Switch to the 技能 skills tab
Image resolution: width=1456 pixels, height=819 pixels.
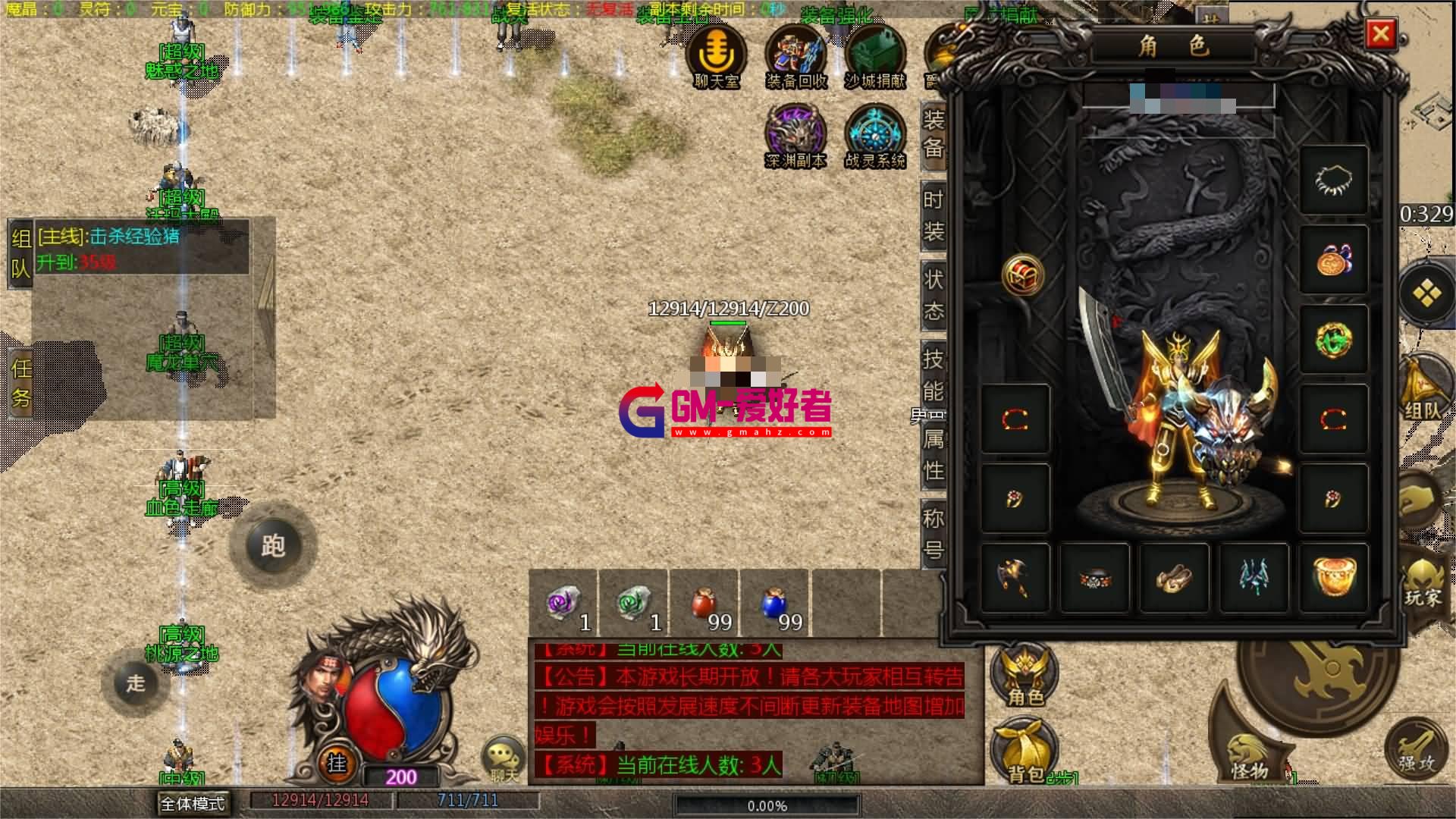pyautogui.click(x=934, y=375)
